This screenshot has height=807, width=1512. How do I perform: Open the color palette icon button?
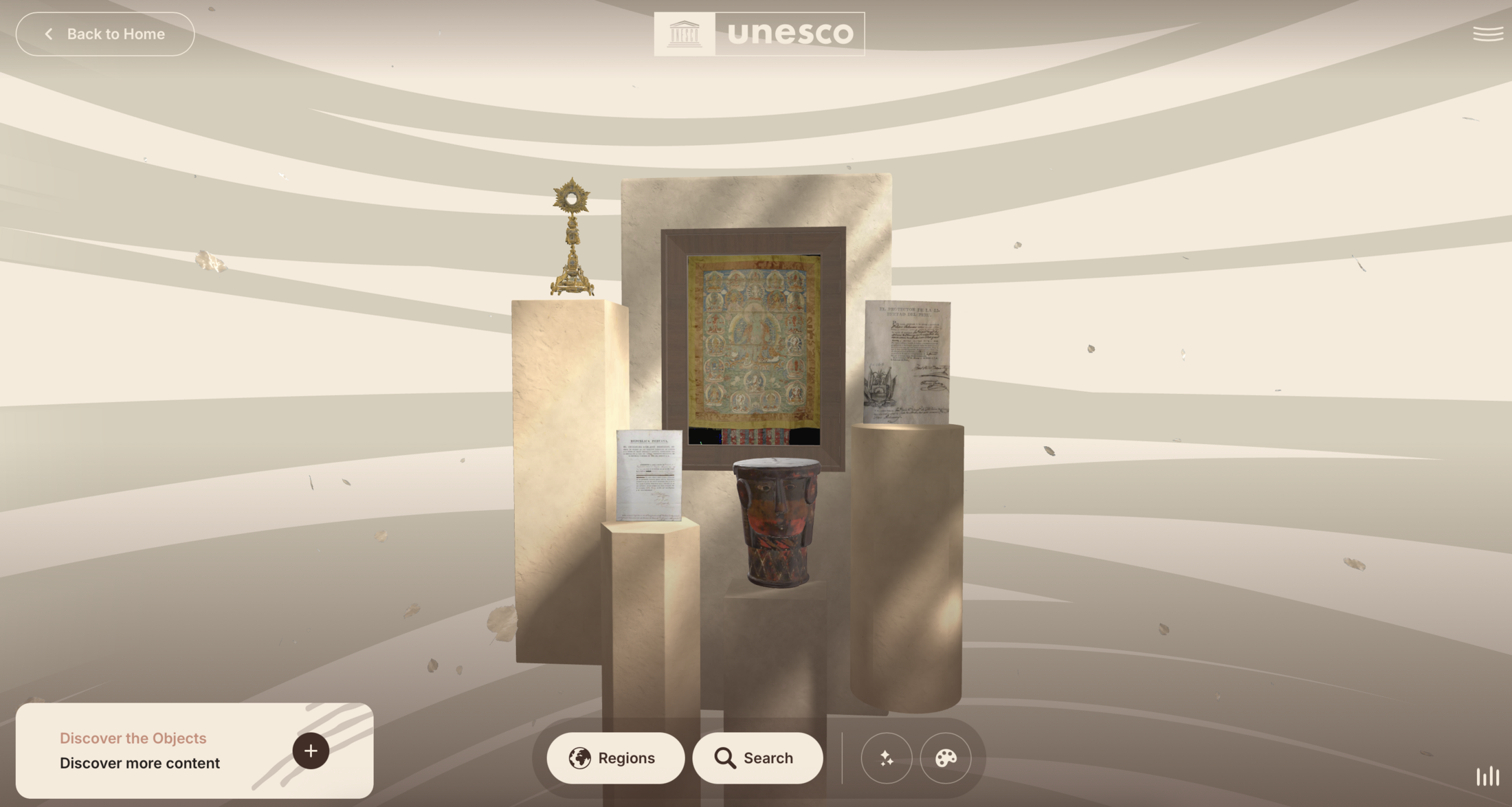point(945,758)
